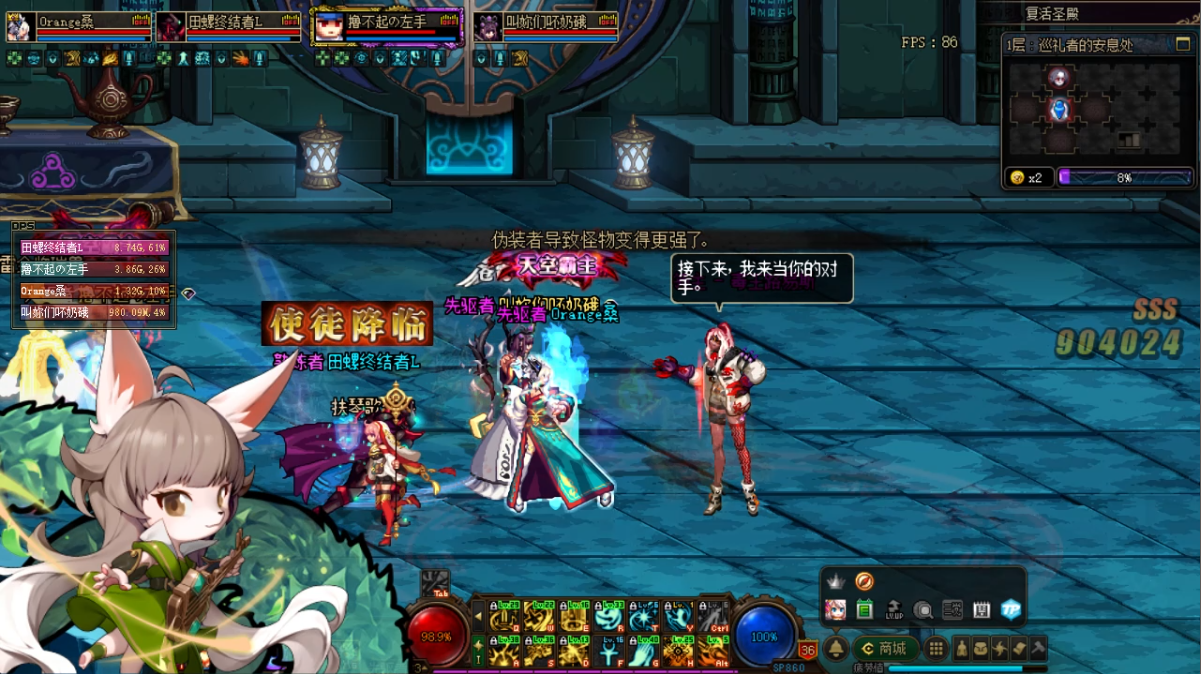Click the blue TP icon
1201x674 pixels.
1011,609
